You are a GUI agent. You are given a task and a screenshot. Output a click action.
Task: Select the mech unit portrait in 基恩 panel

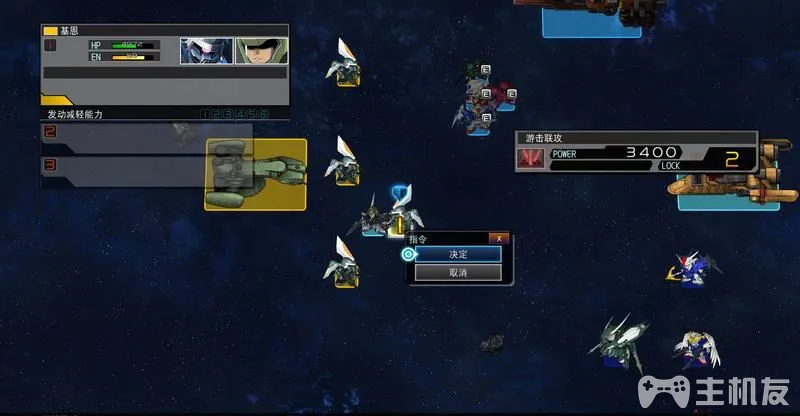[206, 51]
